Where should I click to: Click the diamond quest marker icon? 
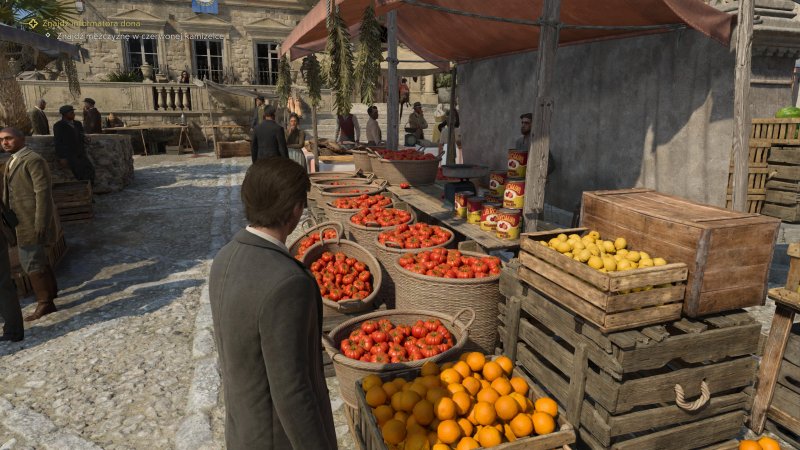33,22
